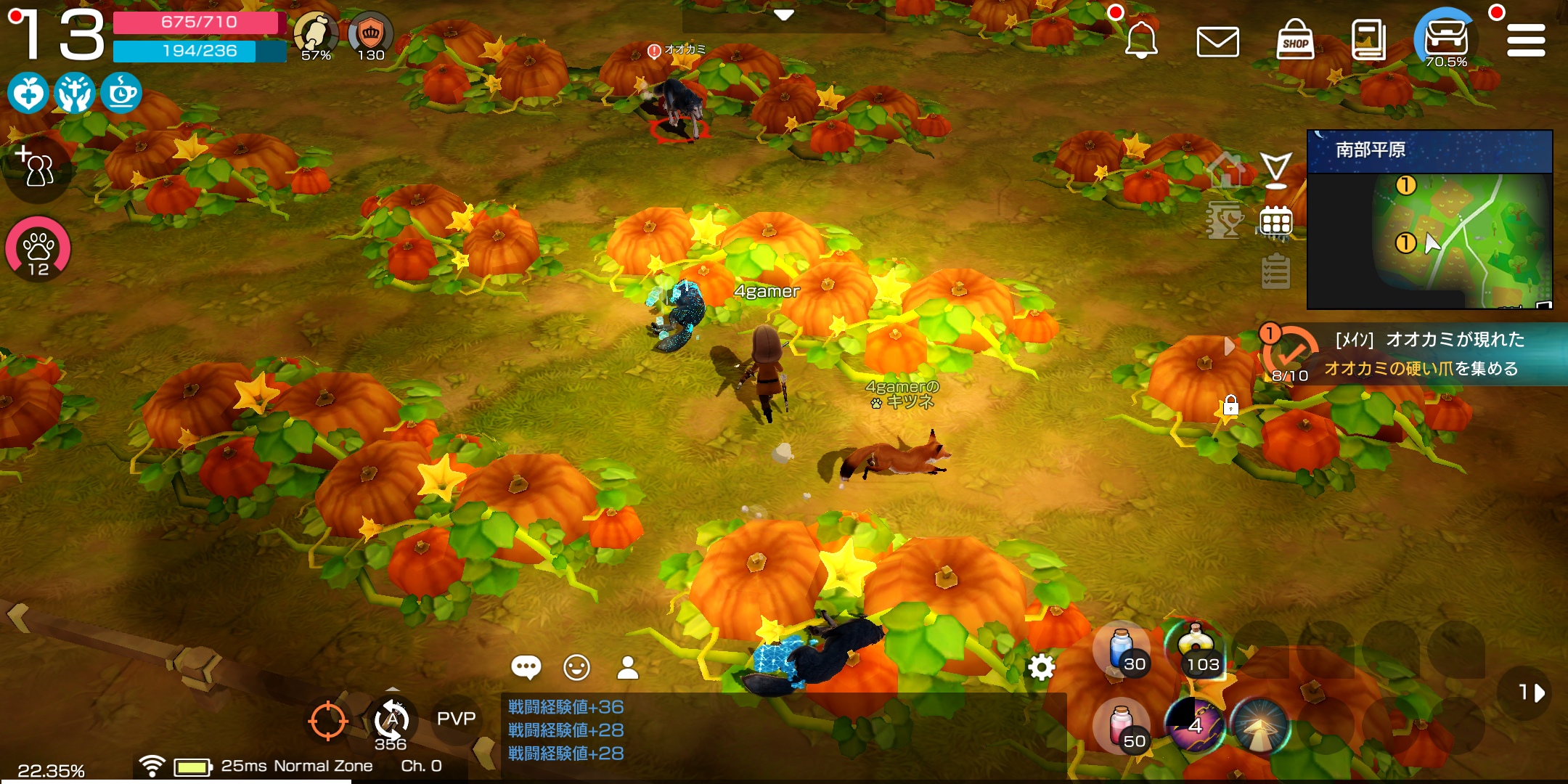Viewport: 1568px width, 784px height.
Task: Use the yellow potion with 103 count
Action: (1195, 649)
